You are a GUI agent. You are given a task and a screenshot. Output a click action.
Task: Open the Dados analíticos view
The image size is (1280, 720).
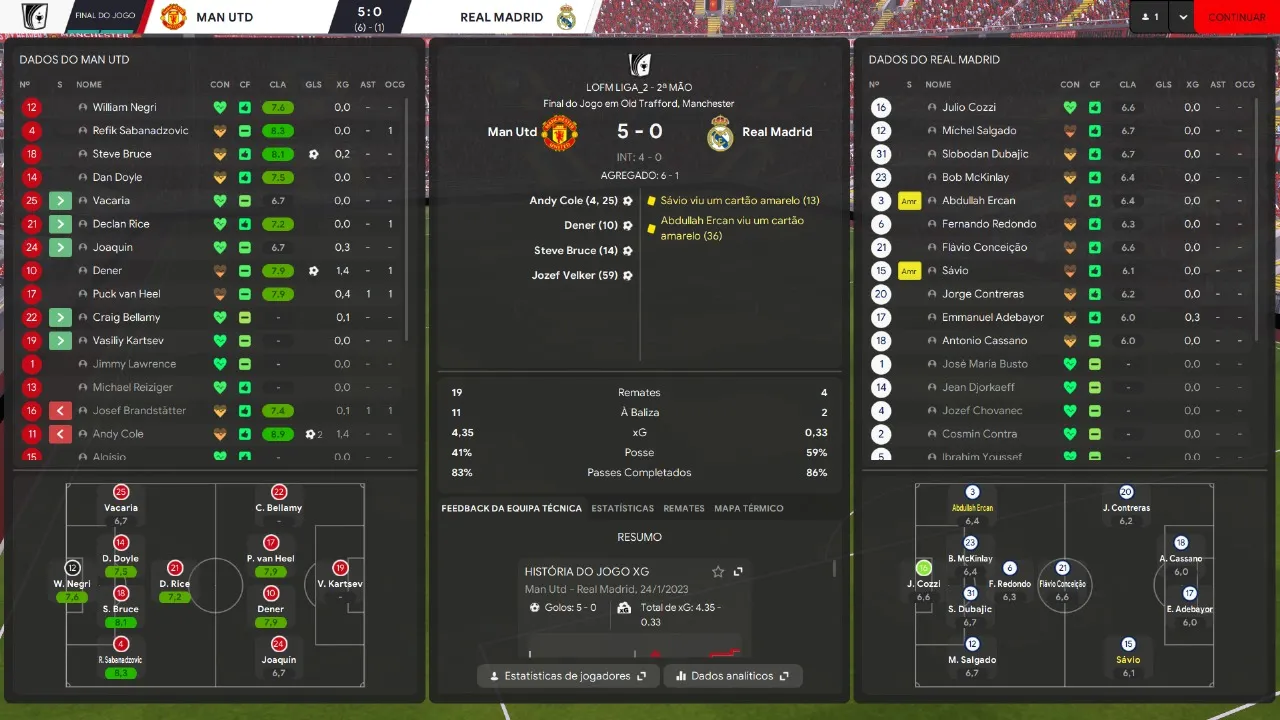[x=732, y=676]
